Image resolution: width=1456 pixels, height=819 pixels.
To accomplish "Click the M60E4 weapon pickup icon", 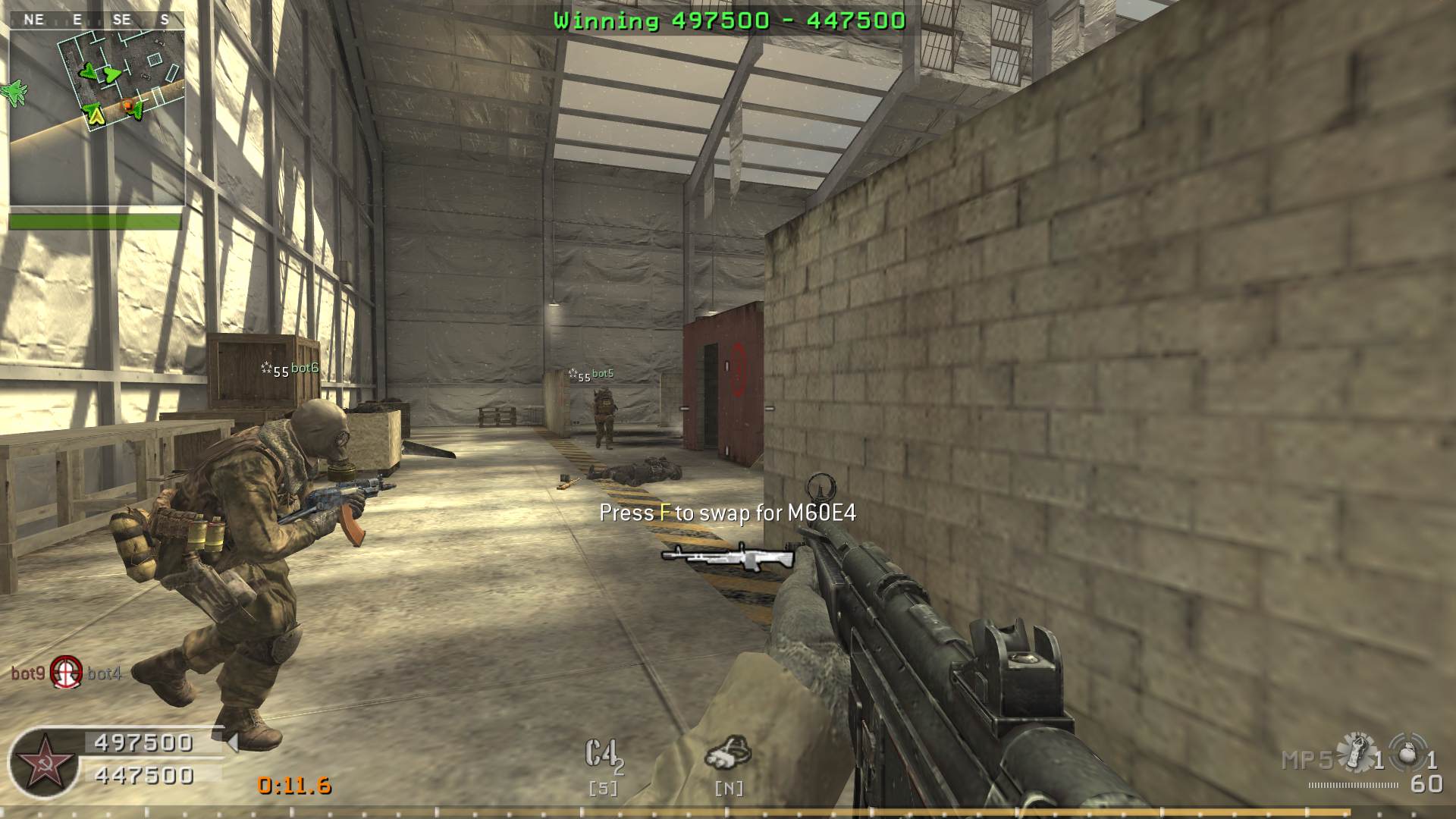I will tap(728, 556).
